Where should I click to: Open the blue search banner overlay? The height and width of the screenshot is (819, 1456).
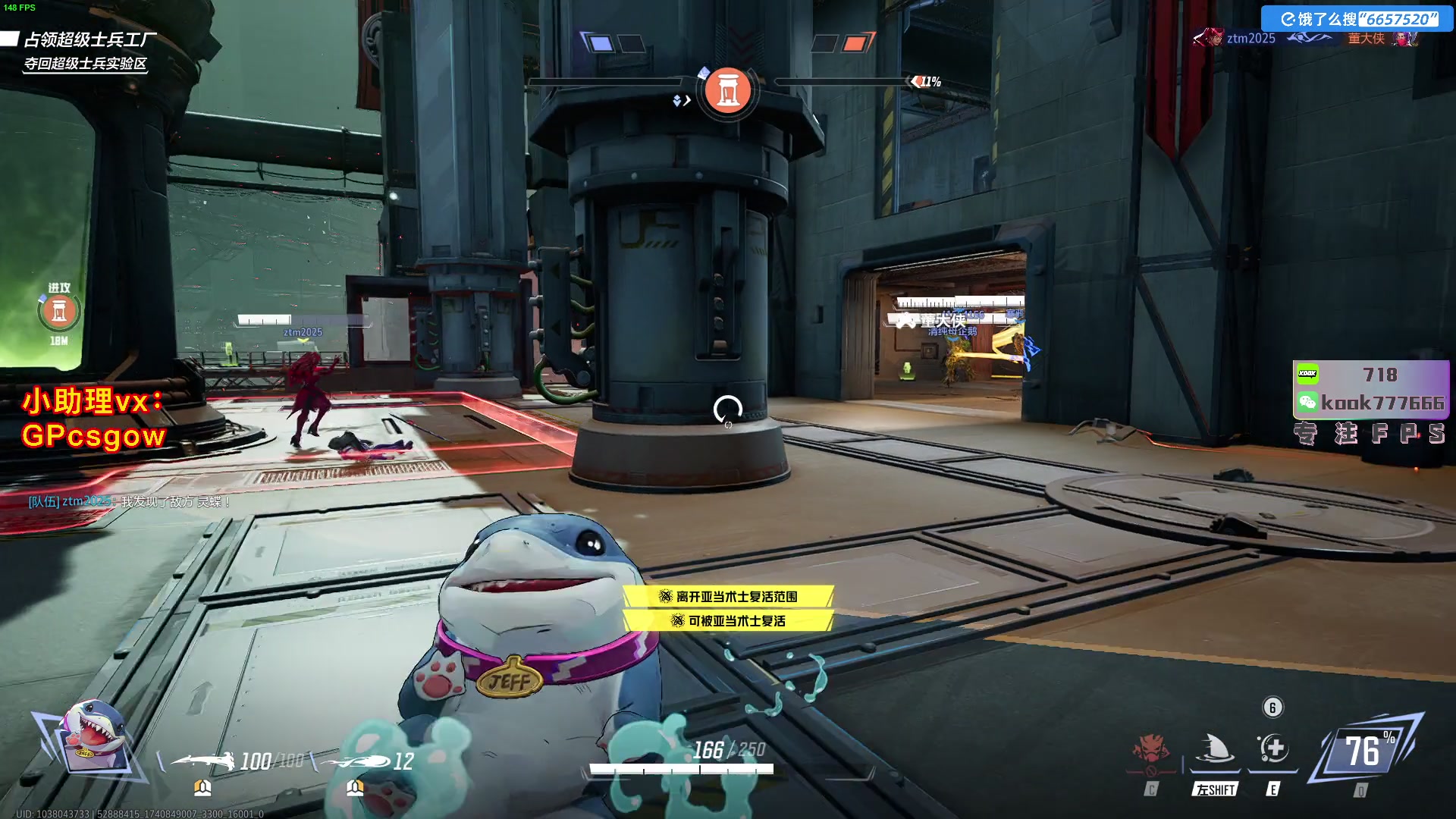[x=1357, y=19]
